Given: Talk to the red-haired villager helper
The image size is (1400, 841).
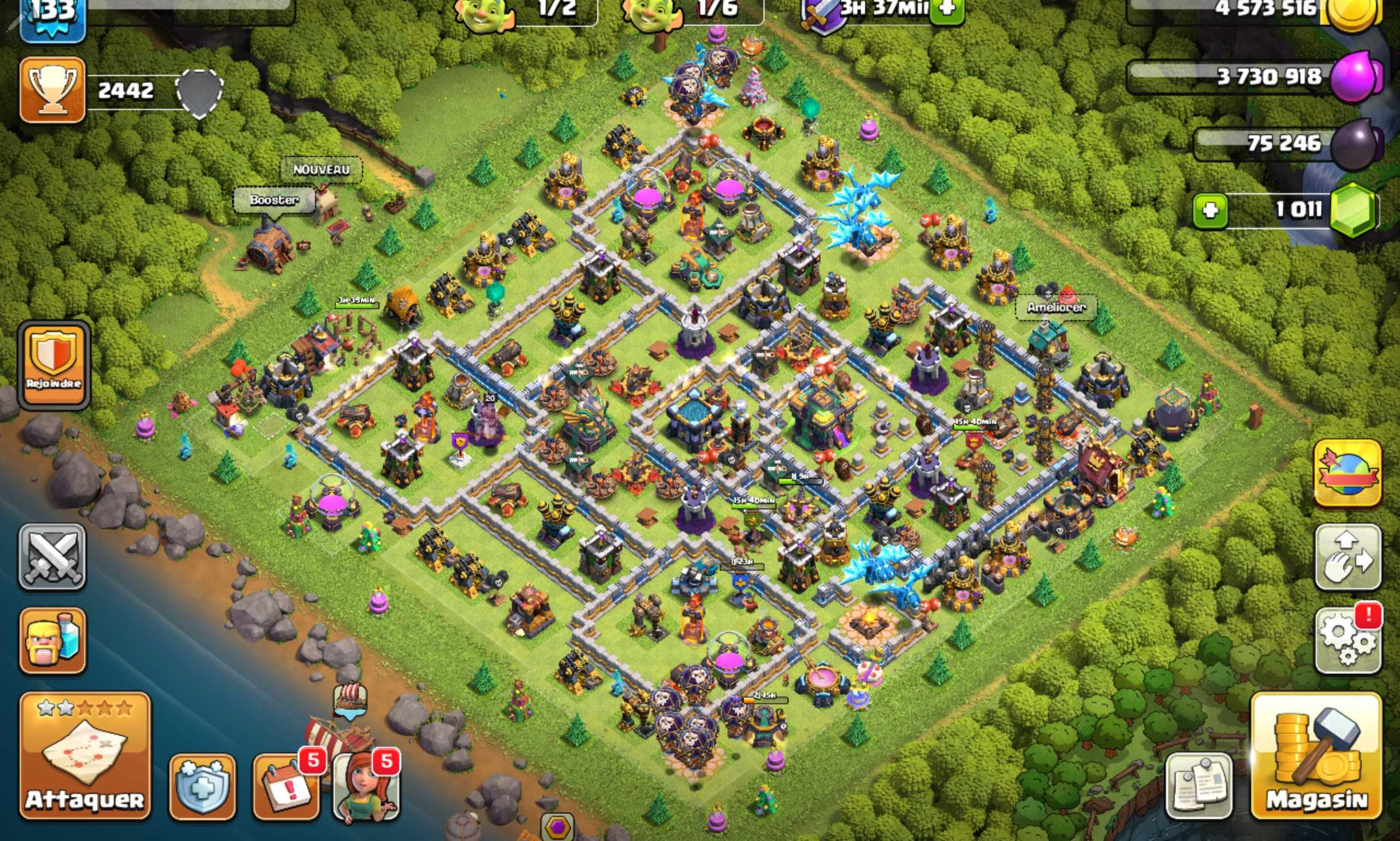Looking at the screenshot, I should click(x=366, y=787).
